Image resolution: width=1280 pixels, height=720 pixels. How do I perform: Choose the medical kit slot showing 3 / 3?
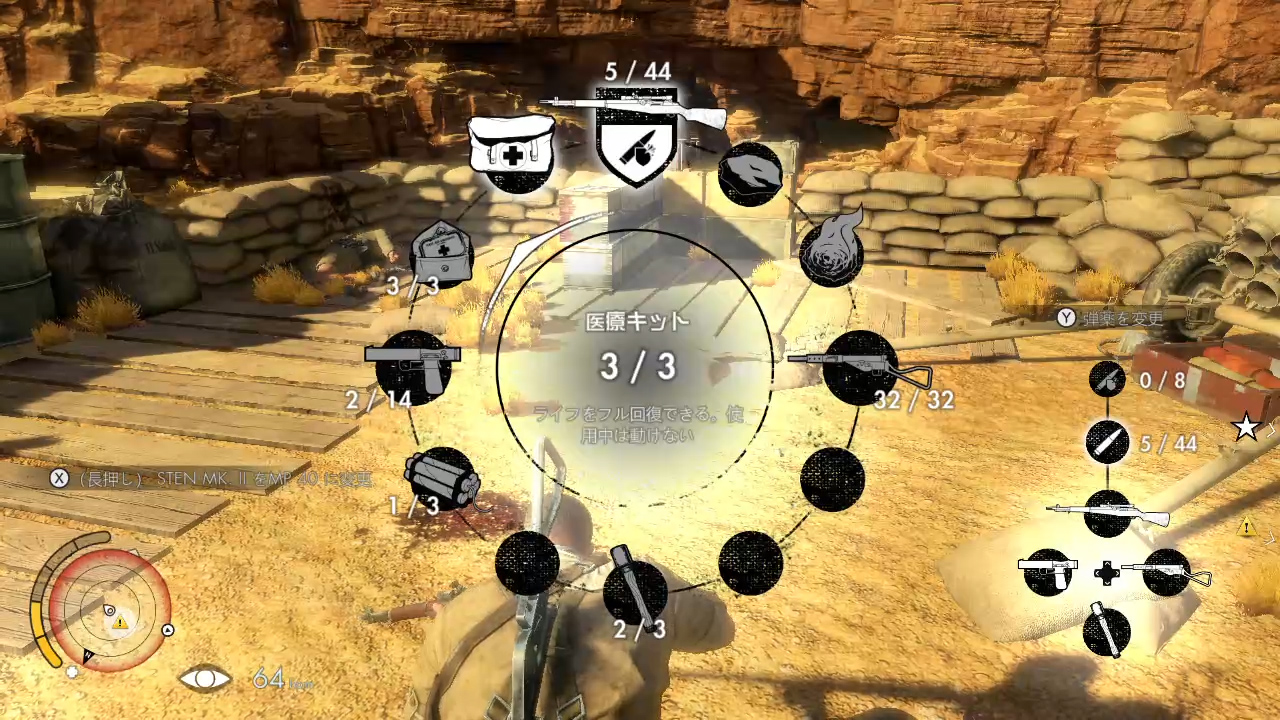click(x=441, y=254)
